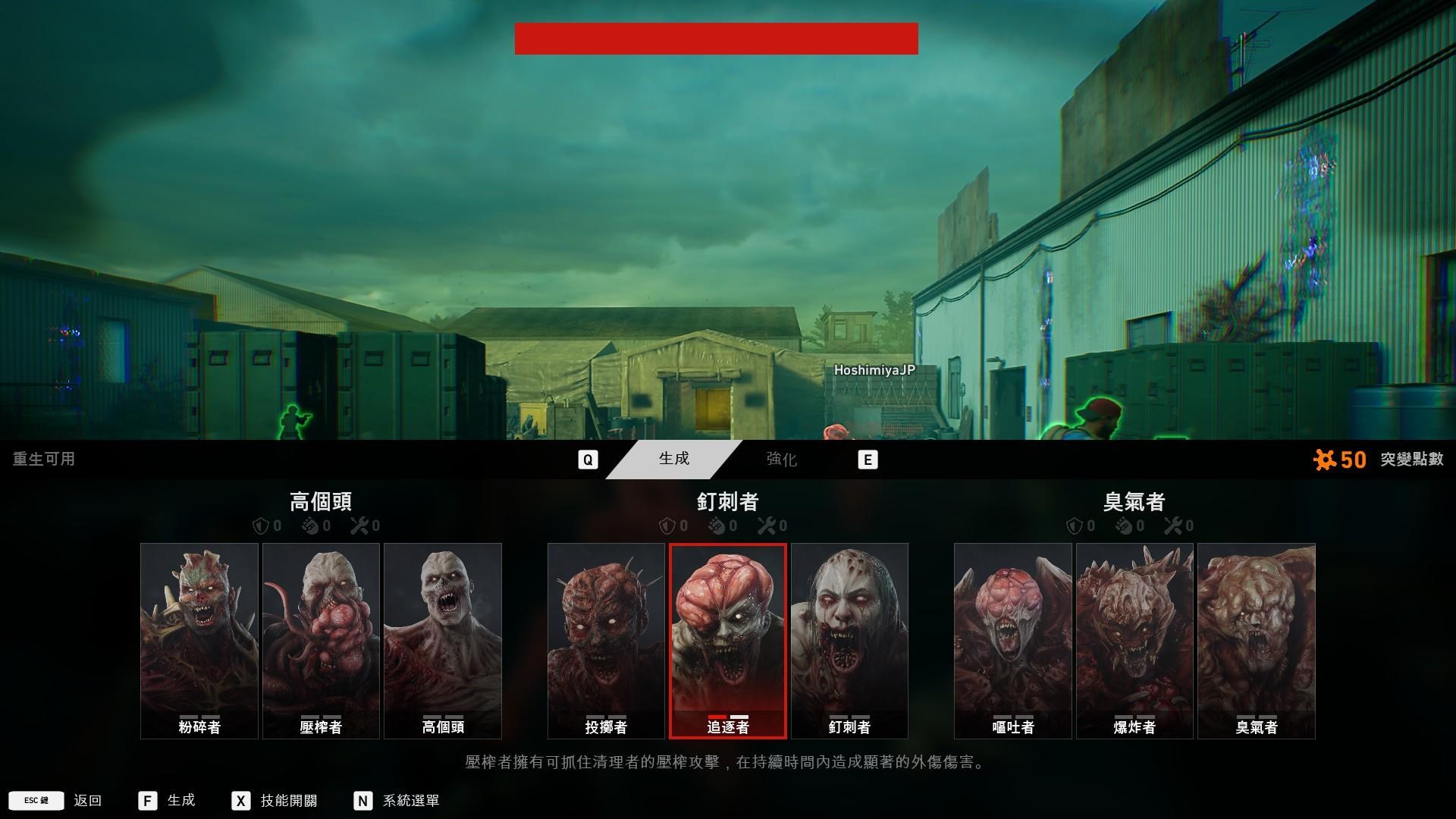Select the 追逐者 card currently highlighted
Viewport: 1456px width, 819px height.
(729, 639)
